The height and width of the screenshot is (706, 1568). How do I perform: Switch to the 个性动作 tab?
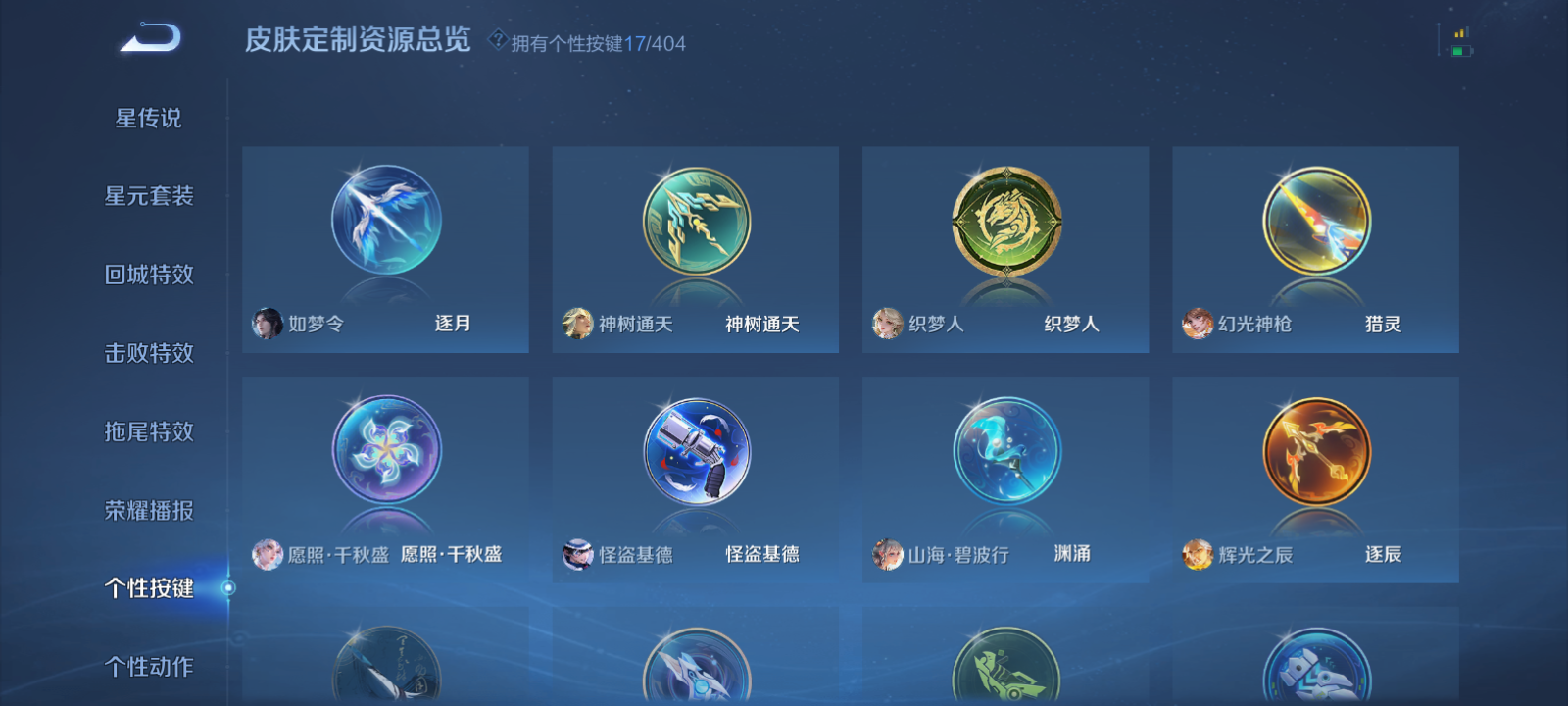151,667
